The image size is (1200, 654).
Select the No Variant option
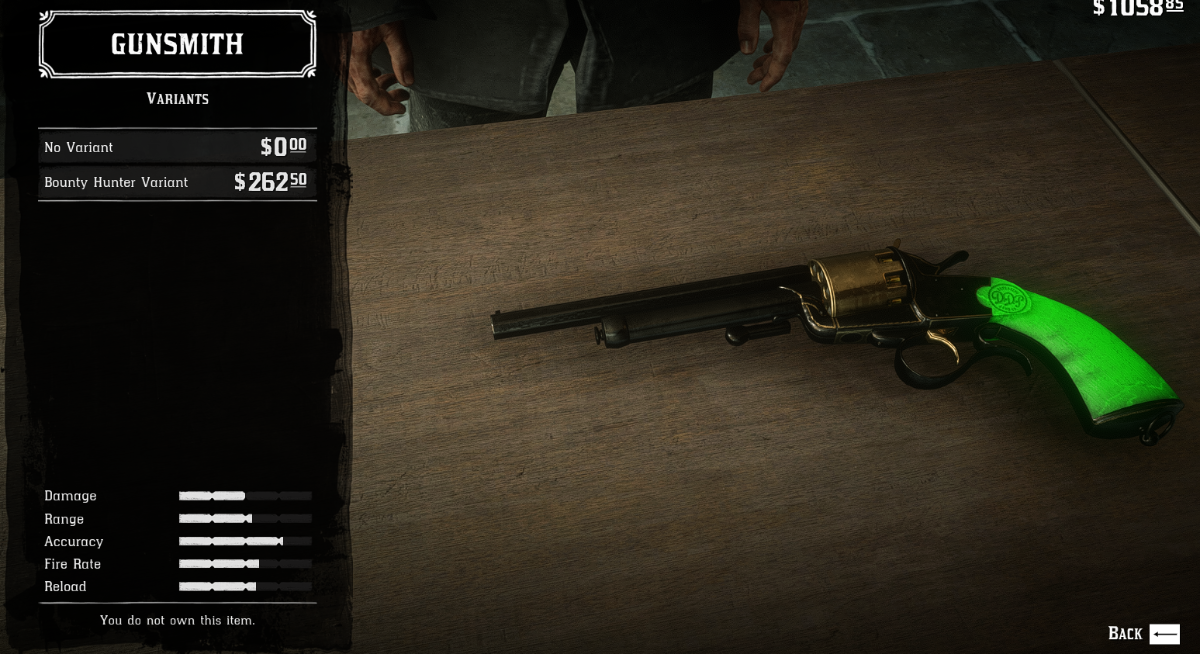coord(177,147)
